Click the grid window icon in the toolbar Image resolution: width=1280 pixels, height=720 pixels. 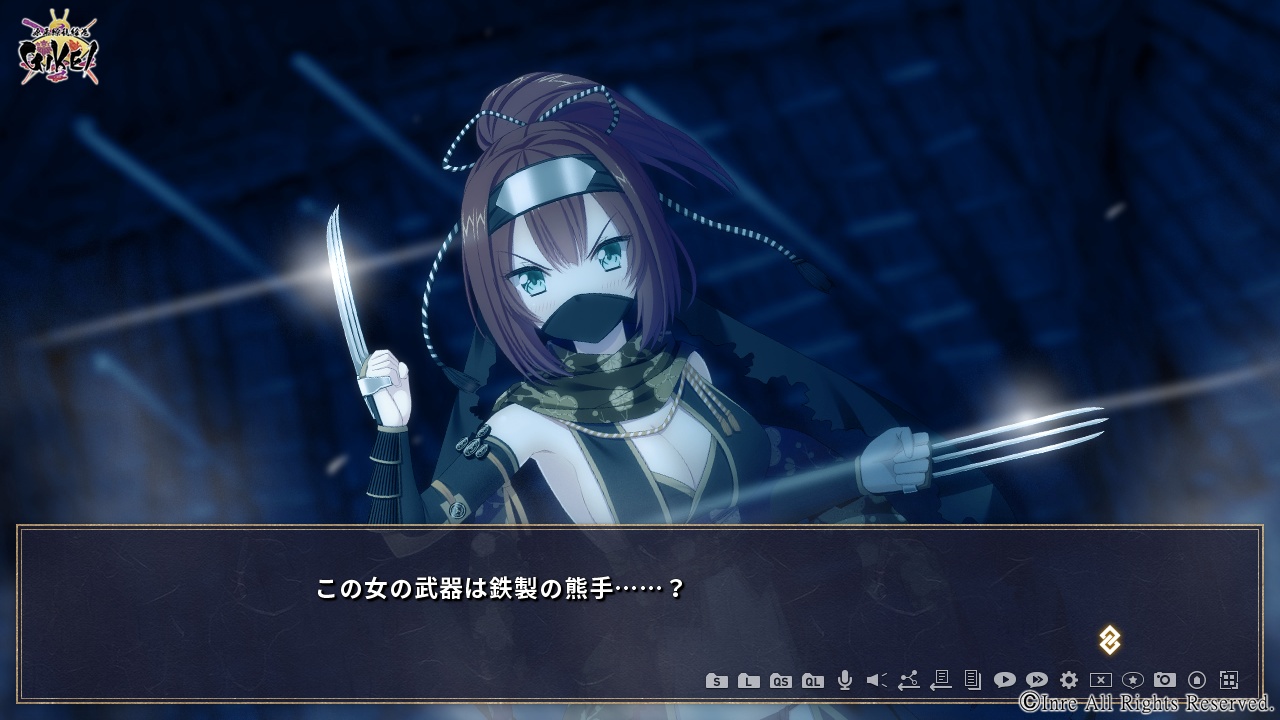click(x=1229, y=680)
